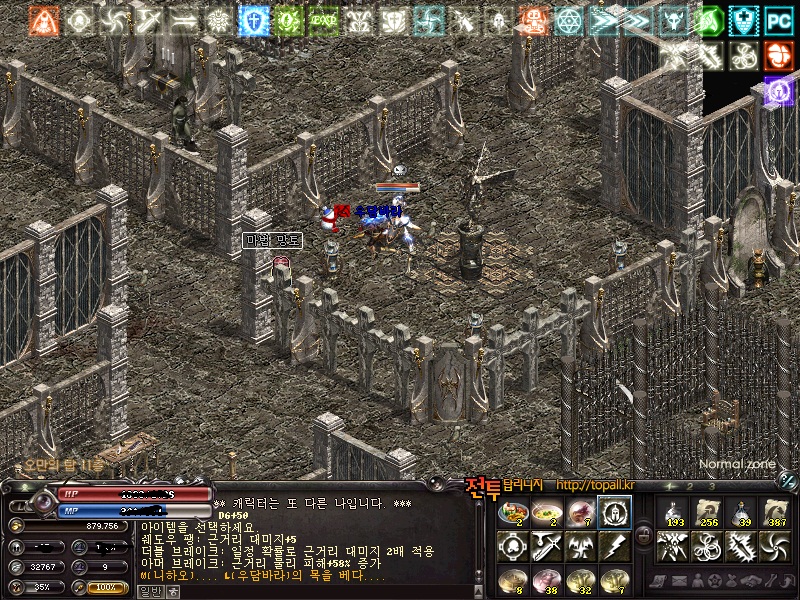Activate the spinning pinwheel skill in the hotbar
Image resolution: width=800 pixels, height=600 pixels.
point(775,546)
